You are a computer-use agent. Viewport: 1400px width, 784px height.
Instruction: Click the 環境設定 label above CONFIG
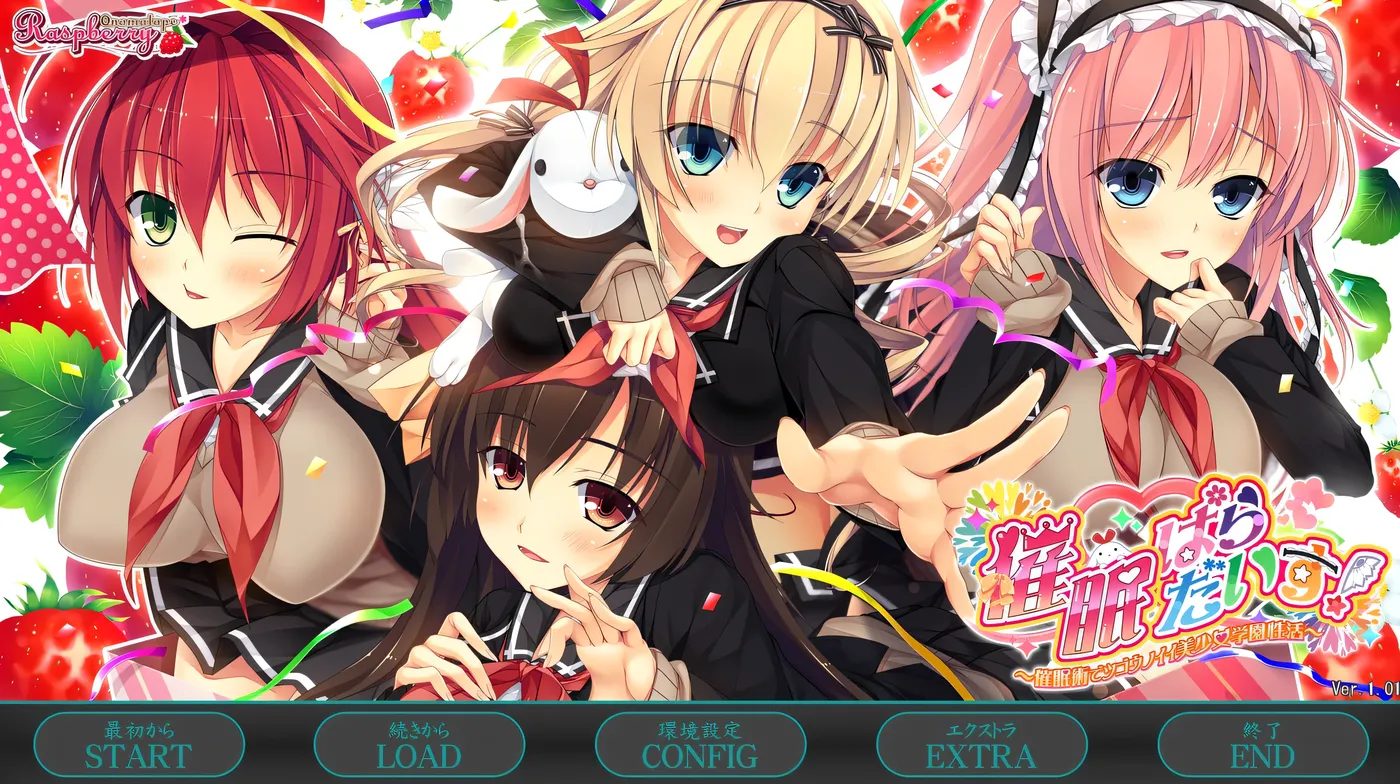(x=700, y=727)
